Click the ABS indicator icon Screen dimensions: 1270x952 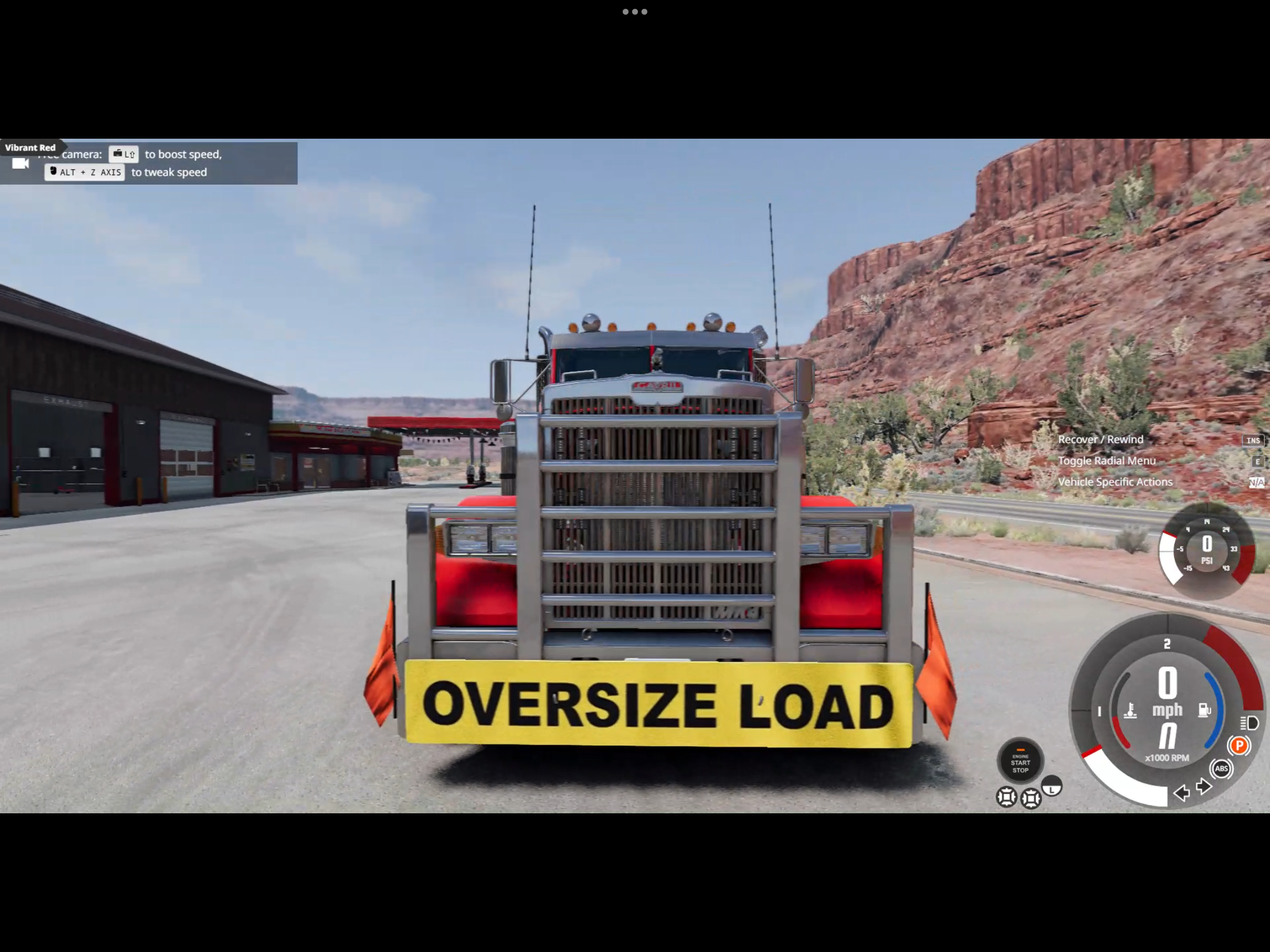coord(1221,769)
